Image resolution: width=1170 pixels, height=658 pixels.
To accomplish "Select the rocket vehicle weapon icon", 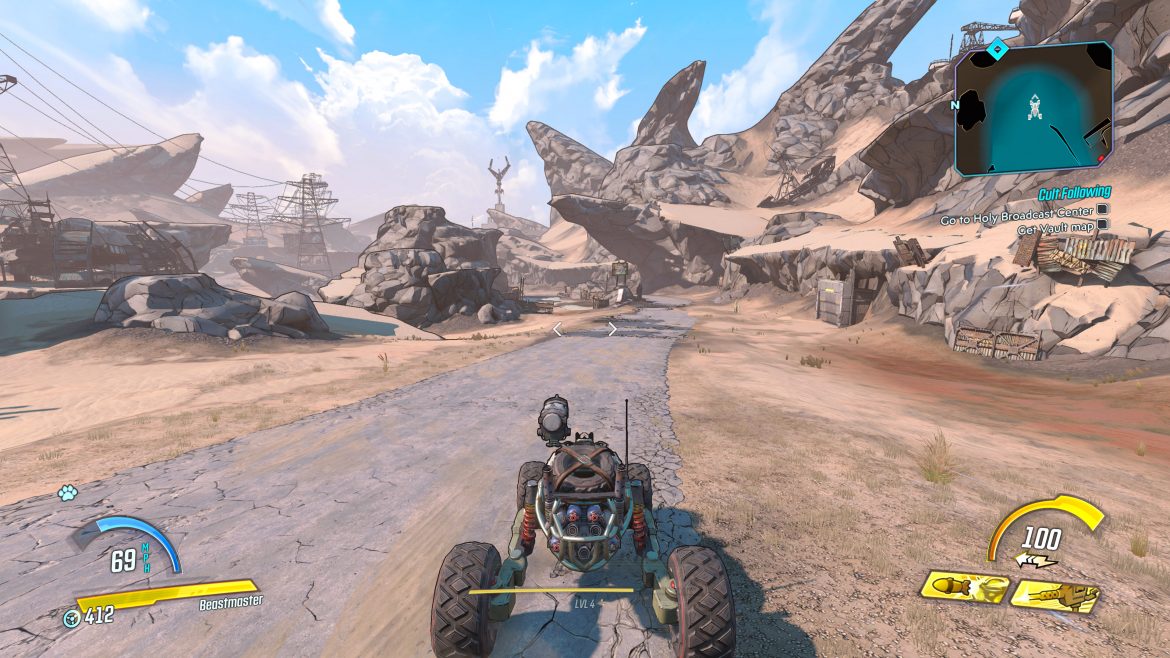I will 962,588.
